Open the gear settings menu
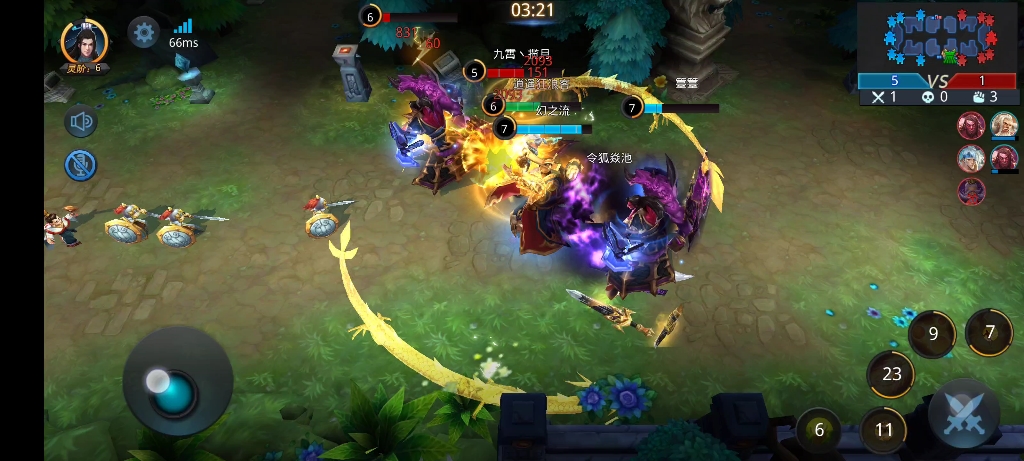 (144, 32)
